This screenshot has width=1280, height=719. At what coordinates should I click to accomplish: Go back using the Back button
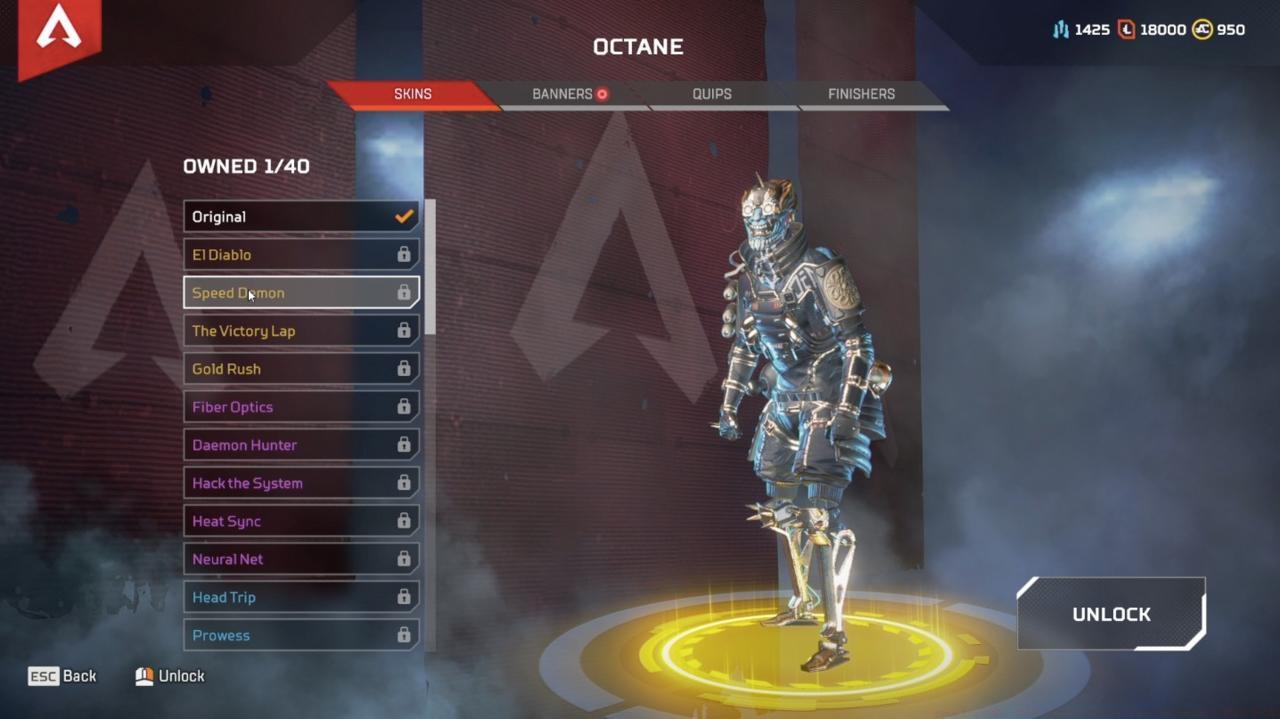[63, 676]
